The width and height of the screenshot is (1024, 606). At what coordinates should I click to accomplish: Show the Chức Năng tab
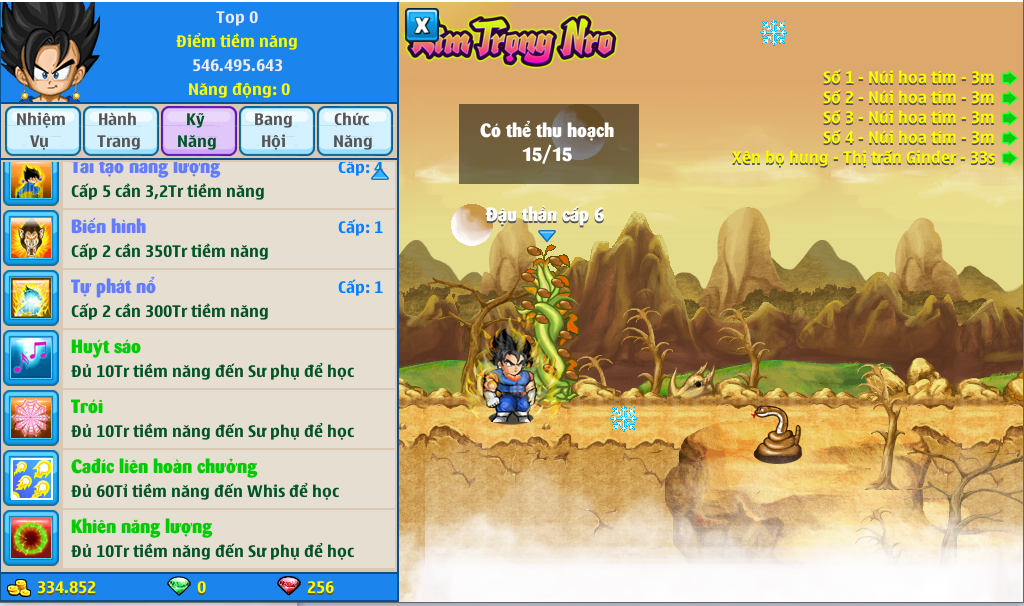click(353, 130)
